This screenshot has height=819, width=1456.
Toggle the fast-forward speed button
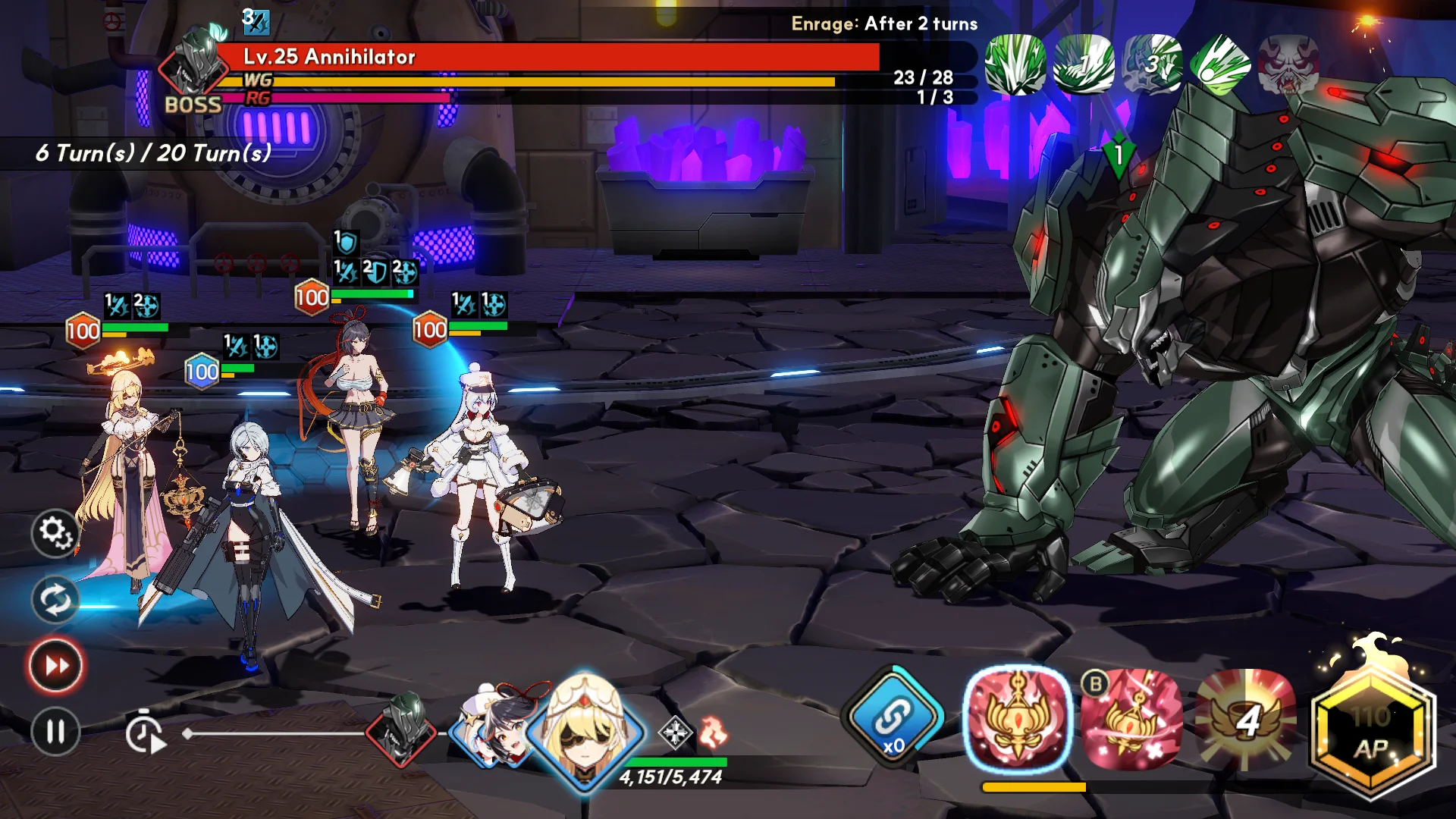[x=55, y=666]
